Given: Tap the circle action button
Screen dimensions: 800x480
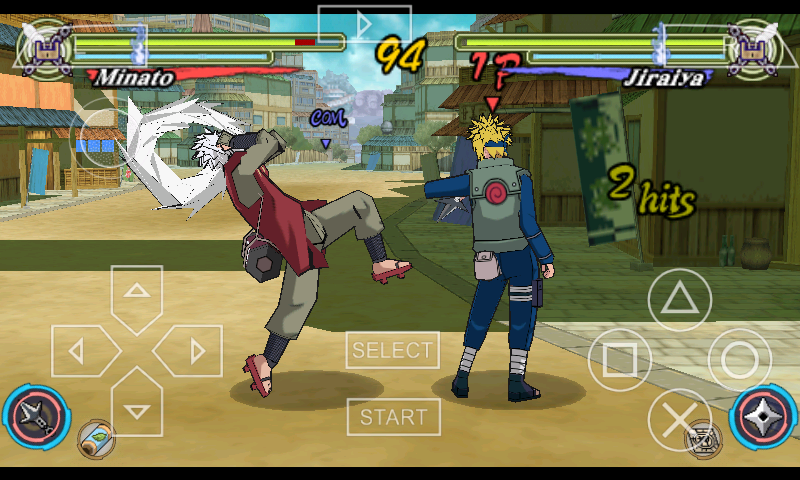Looking at the screenshot, I should pyautogui.click(x=740, y=360).
